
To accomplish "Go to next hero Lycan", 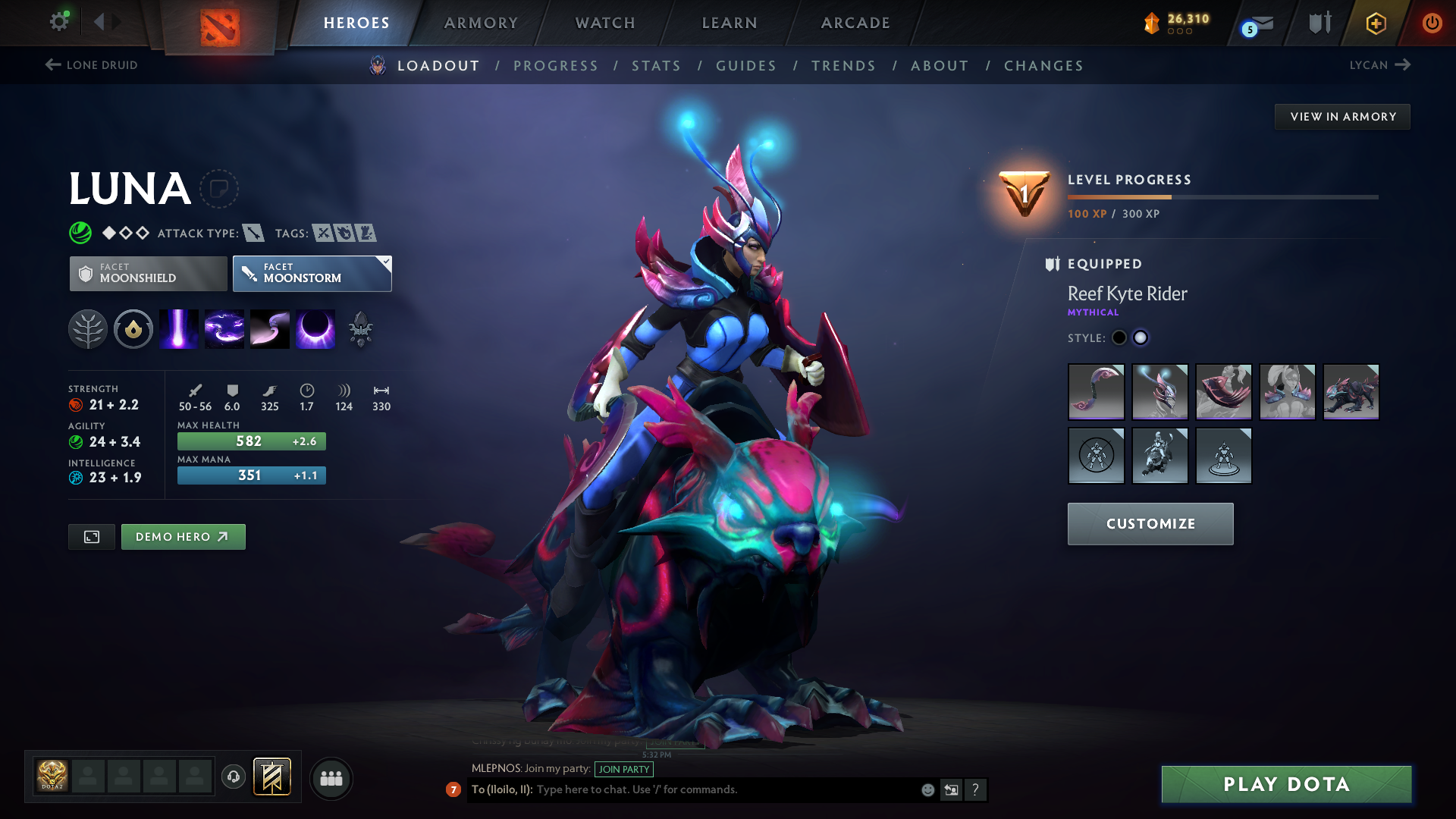I will pos(1379,65).
